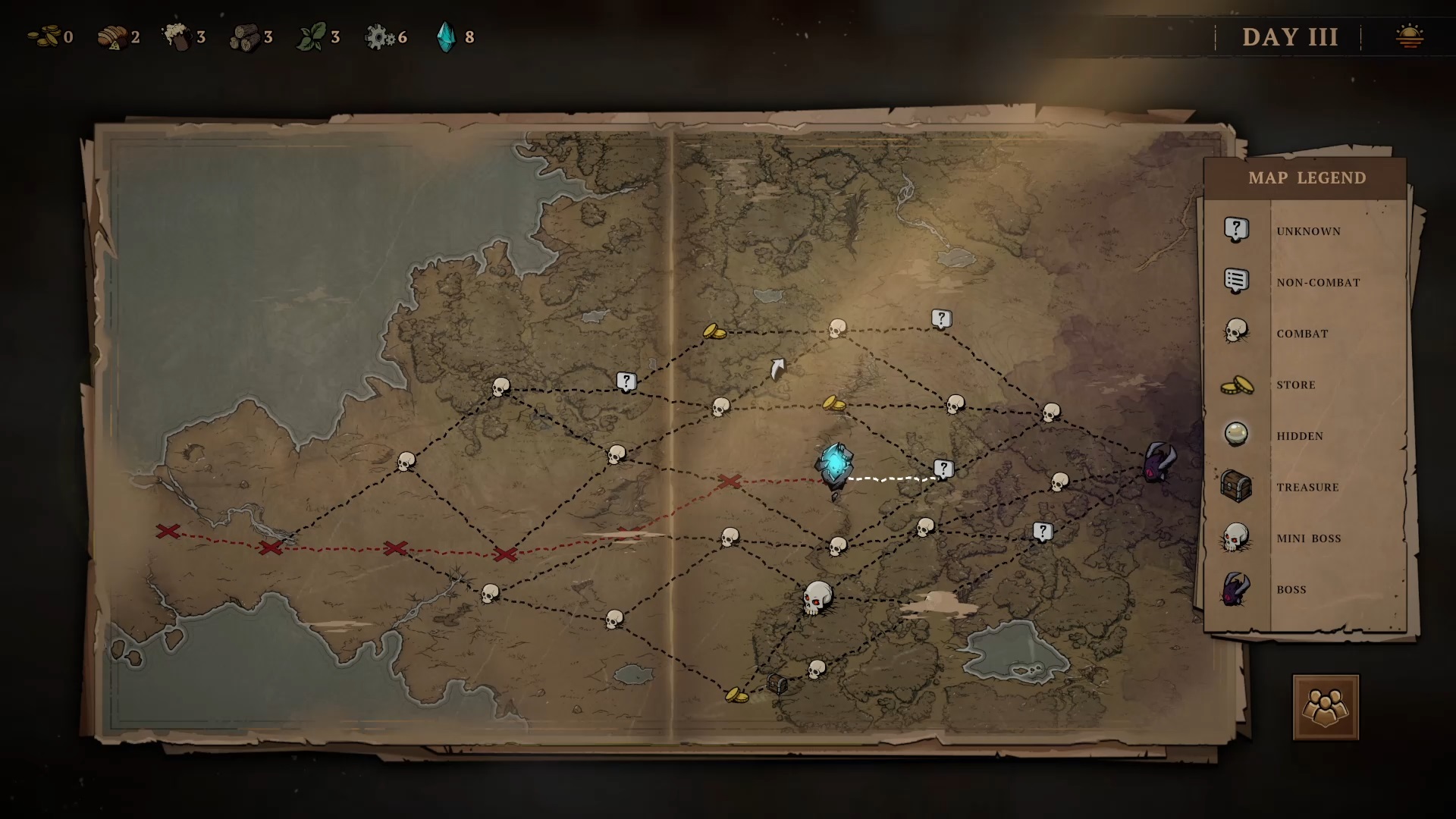Screen dimensions: 1456x819
Task: Choose the red-eyed mini boss skull node
Action: pyautogui.click(x=817, y=598)
